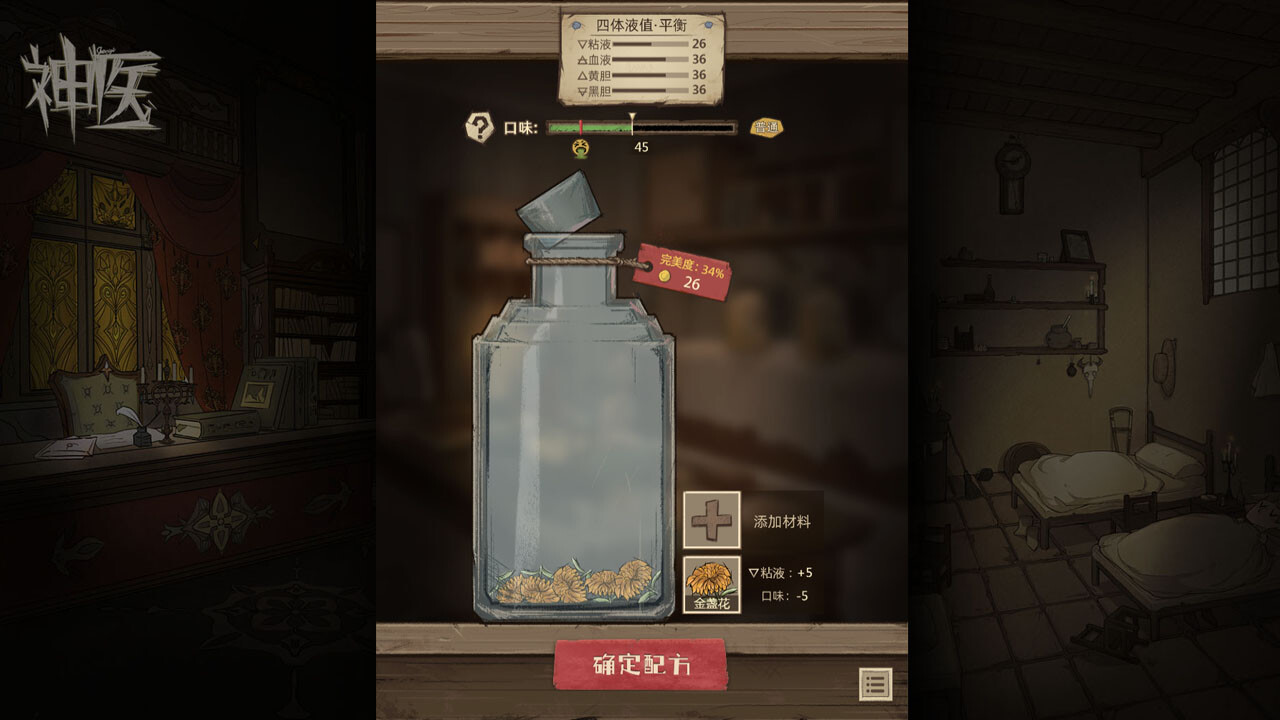Click the 普通 quality tag icon
The width and height of the screenshot is (1280, 720).
[769, 126]
